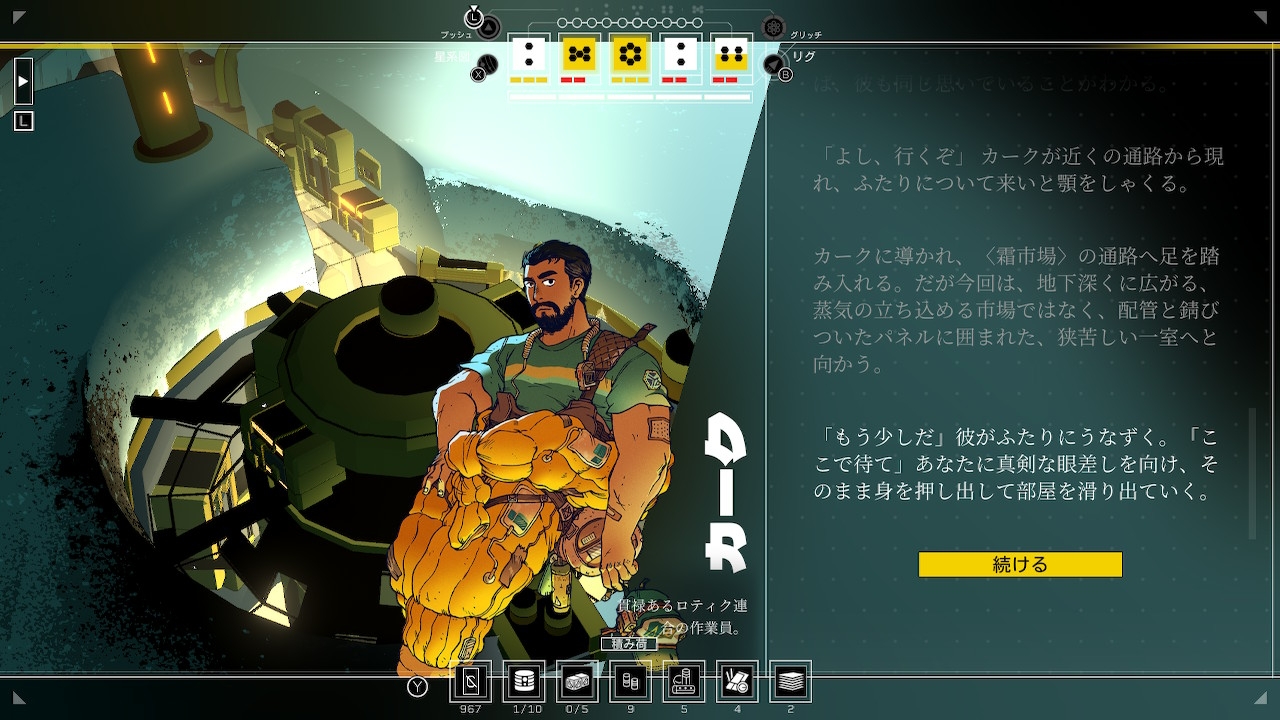Activate the プッシュ push triangle icon
The height and width of the screenshot is (720, 1280).
pos(488,27)
